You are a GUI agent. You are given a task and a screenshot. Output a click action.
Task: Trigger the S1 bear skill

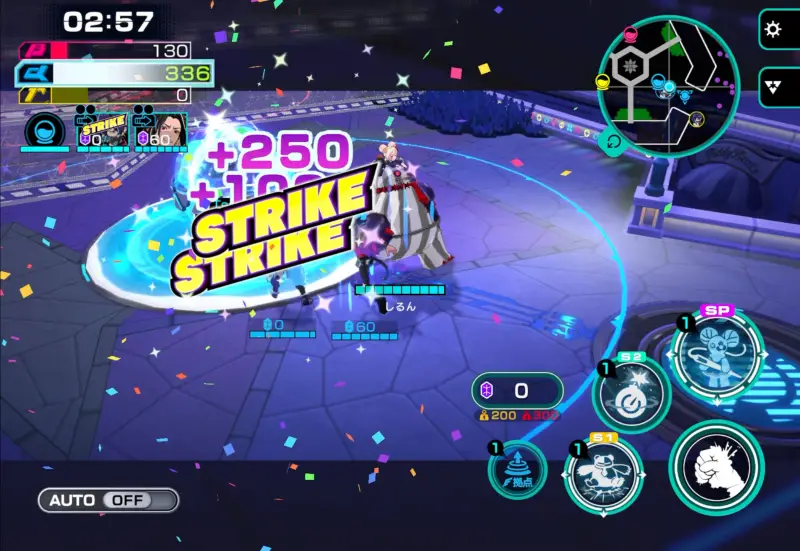coord(604,473)
